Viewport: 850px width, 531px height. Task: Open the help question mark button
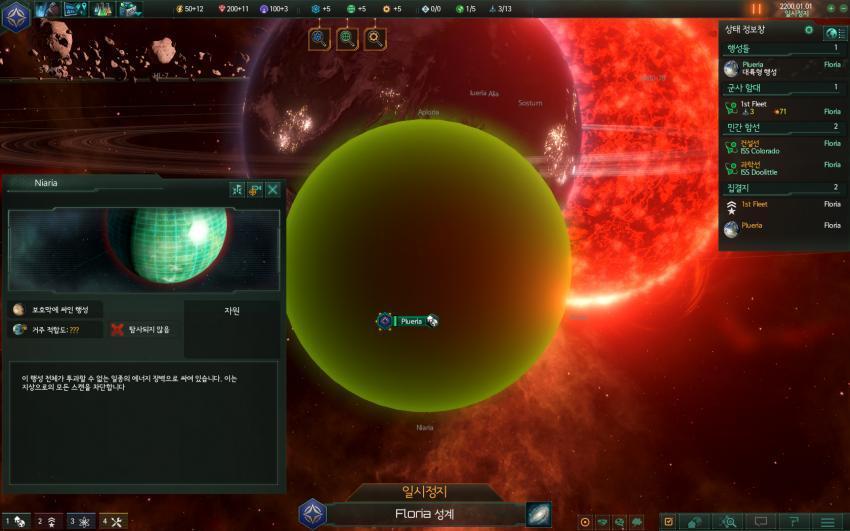[x=793, y=522]
